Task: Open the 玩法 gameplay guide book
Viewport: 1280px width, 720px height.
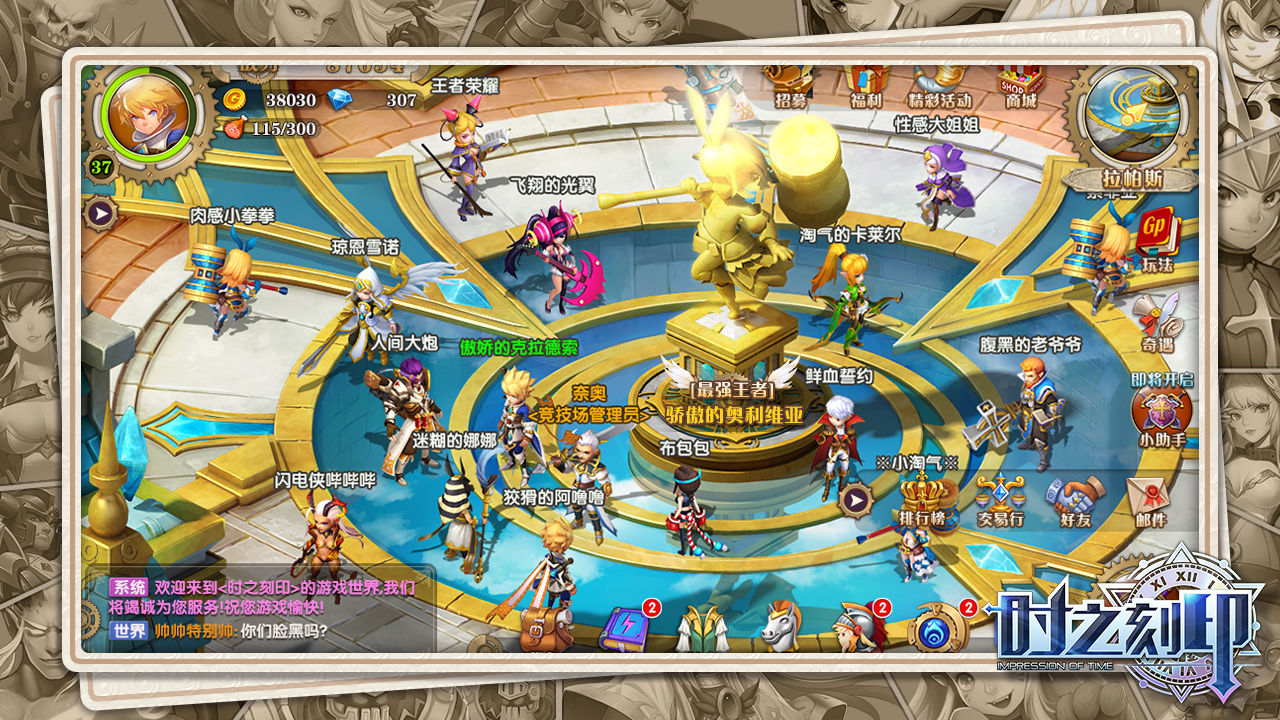Action: (1156, 240)
